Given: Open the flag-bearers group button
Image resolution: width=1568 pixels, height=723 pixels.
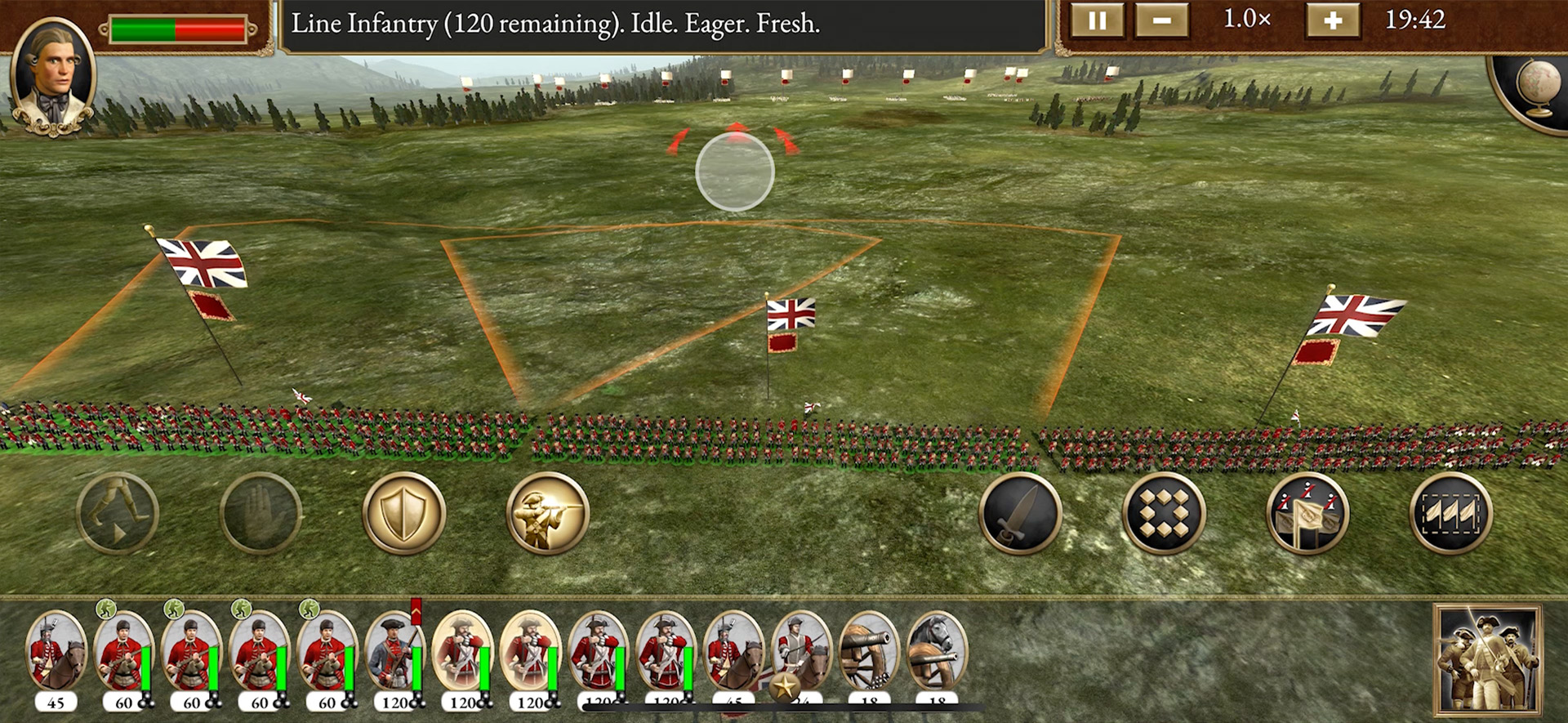Looking at the screenshot, I should coord(1307,513).
